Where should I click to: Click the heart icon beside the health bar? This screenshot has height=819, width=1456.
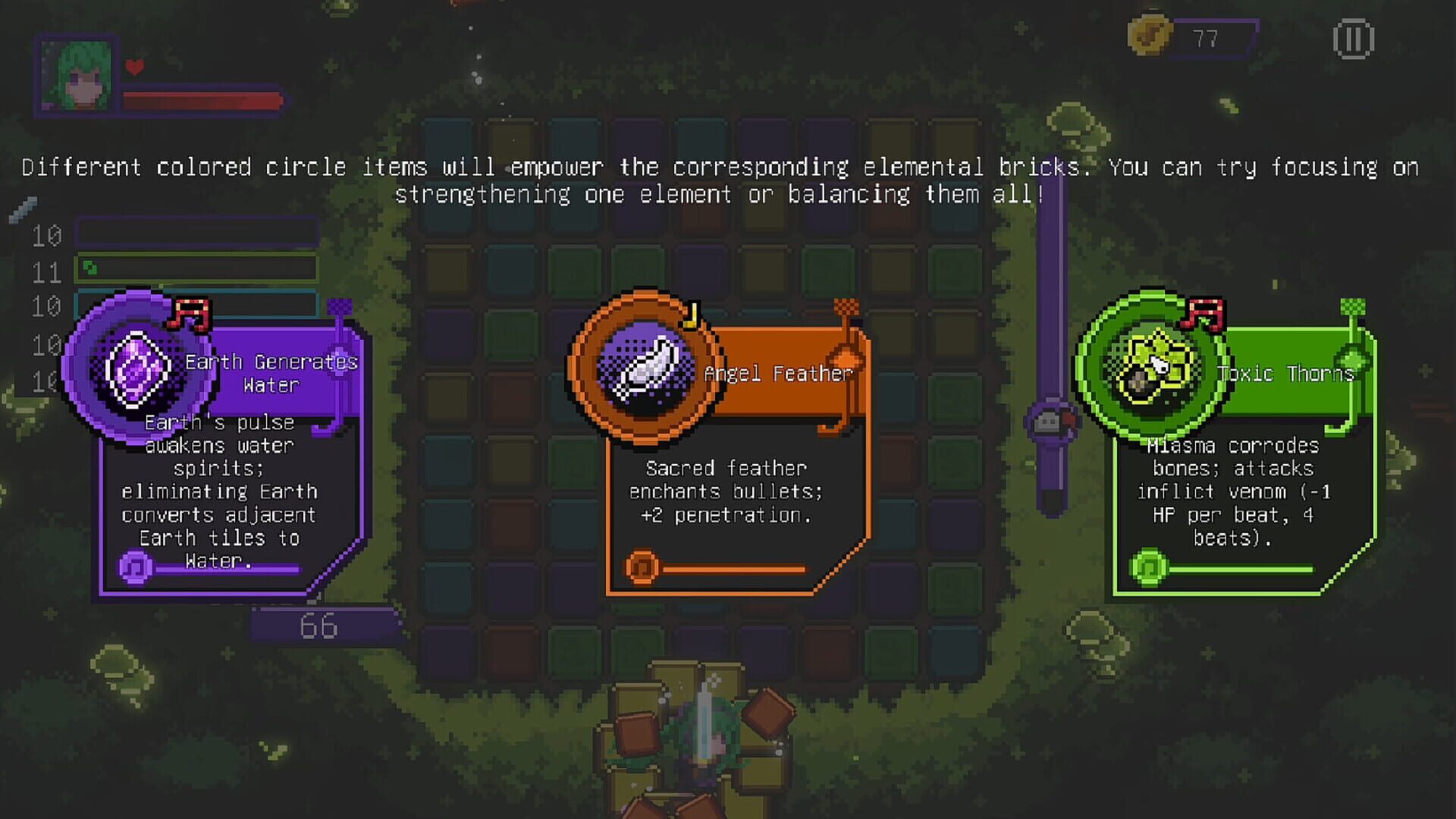click(134, 67)
